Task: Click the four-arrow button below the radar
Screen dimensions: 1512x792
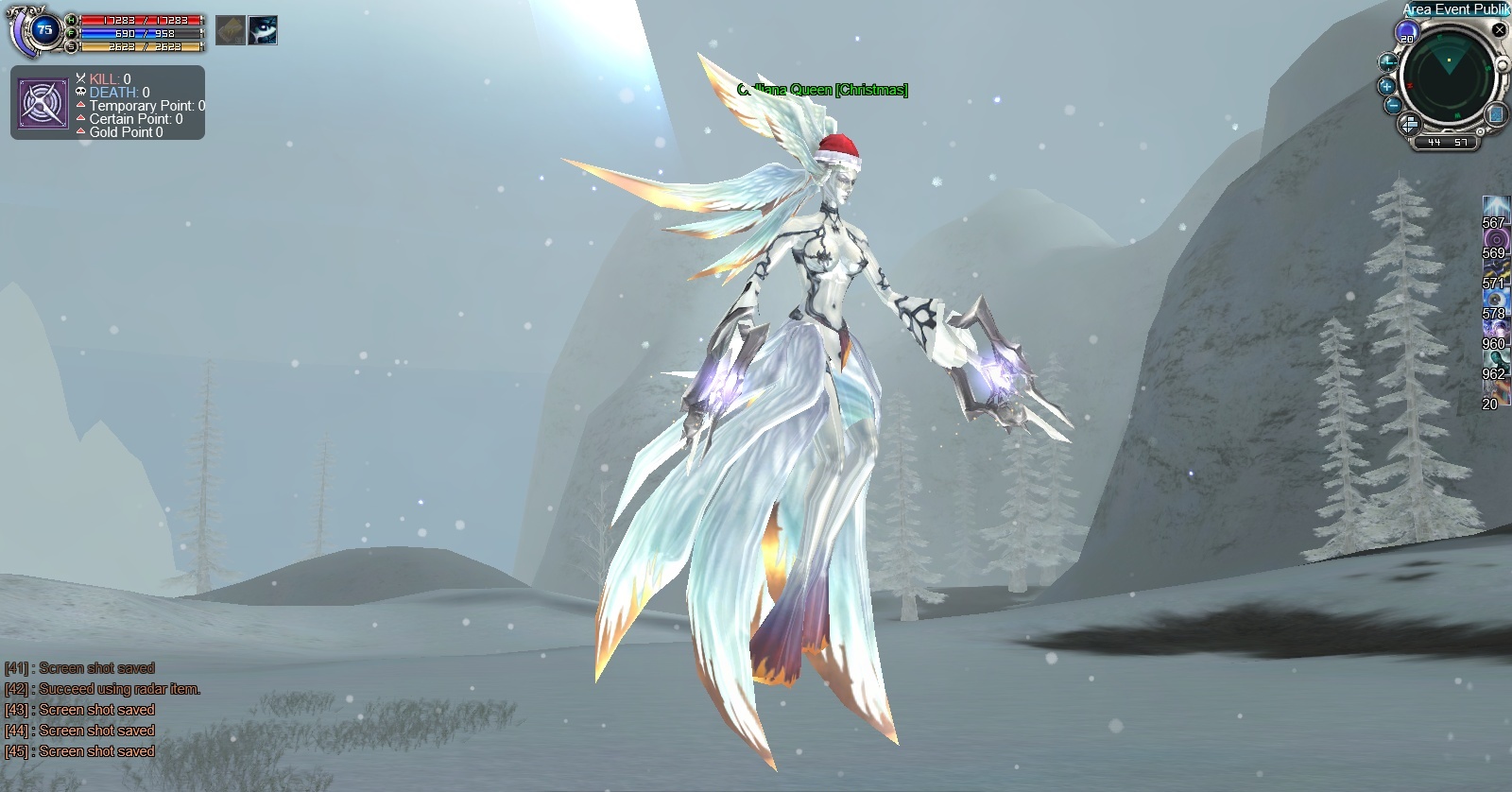Action: point(1408,124)
